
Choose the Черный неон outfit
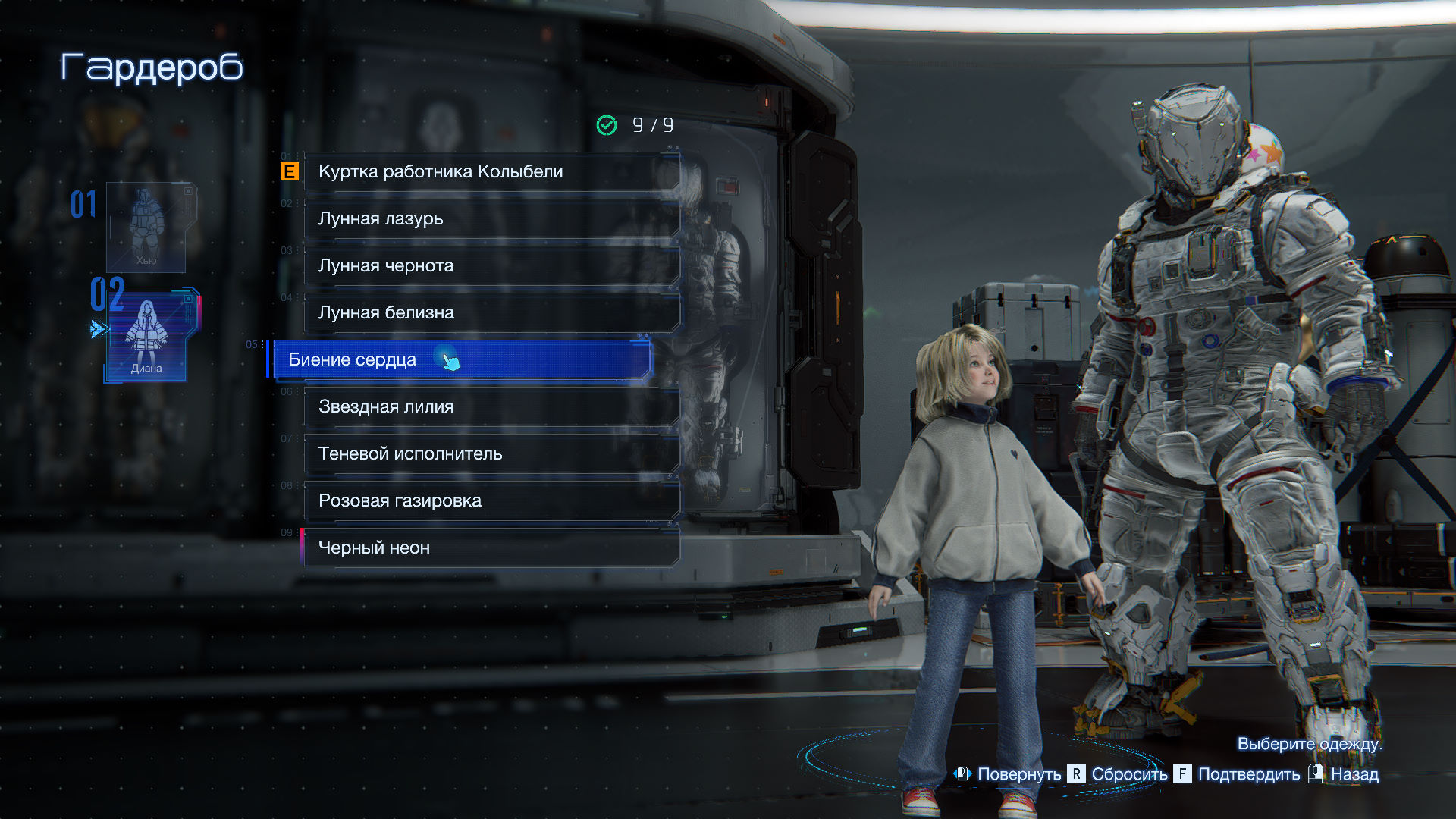[x=491, y=548]
